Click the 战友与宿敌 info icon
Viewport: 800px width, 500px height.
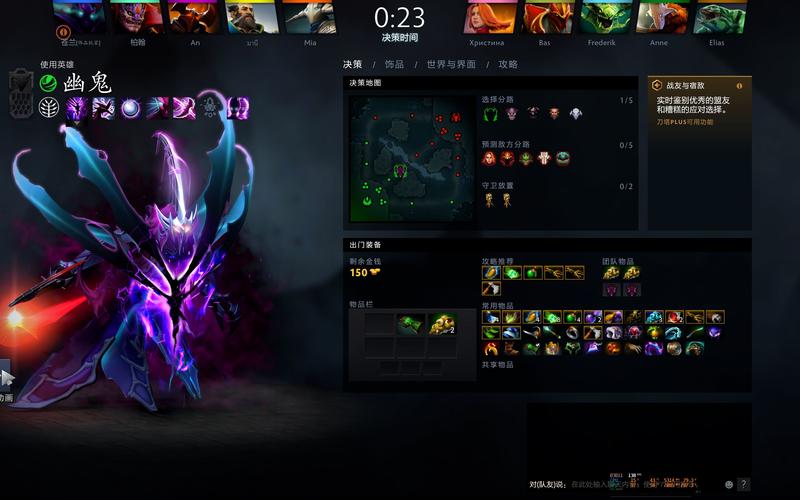[x=740, y=86]
